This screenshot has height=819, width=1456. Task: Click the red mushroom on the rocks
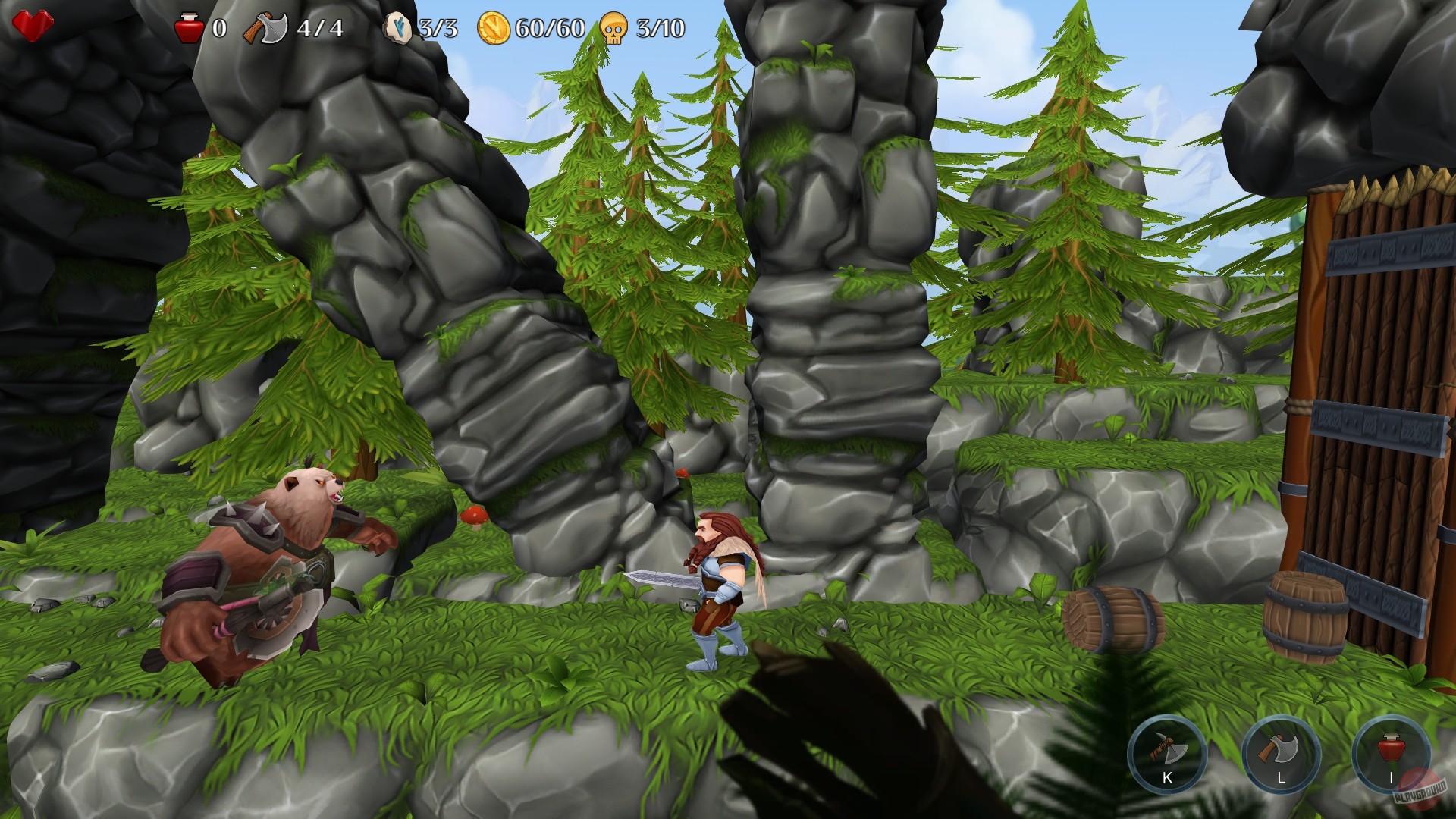474,516
